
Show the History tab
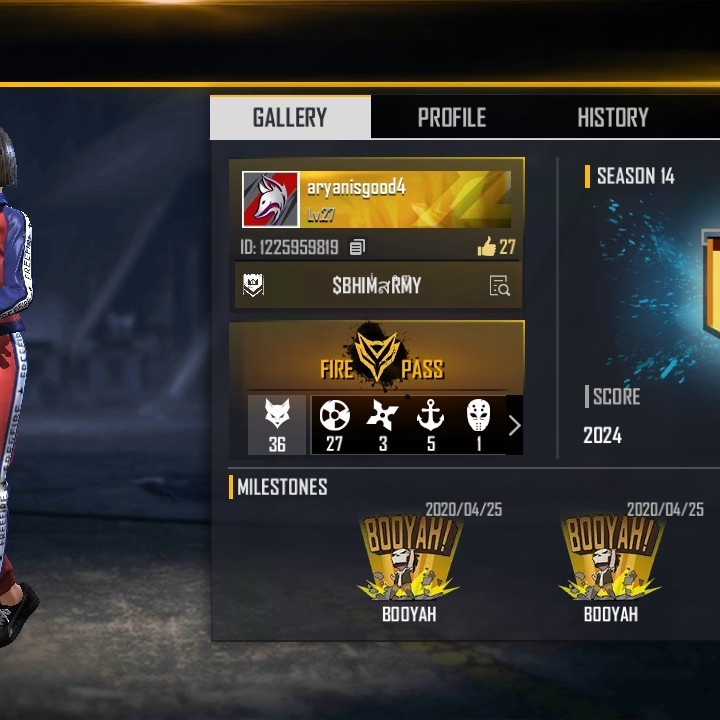tap(612, 117)
